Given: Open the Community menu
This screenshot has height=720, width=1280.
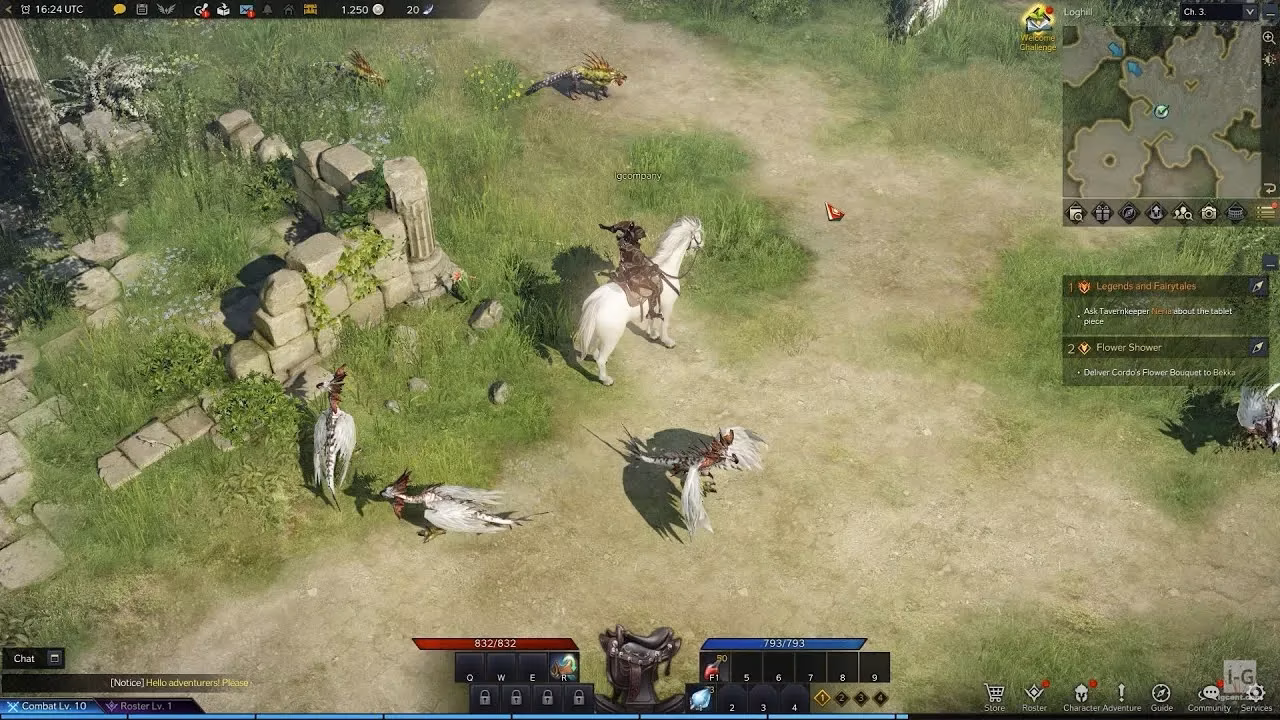Looking at the screenshot, I should [1212, 693].
